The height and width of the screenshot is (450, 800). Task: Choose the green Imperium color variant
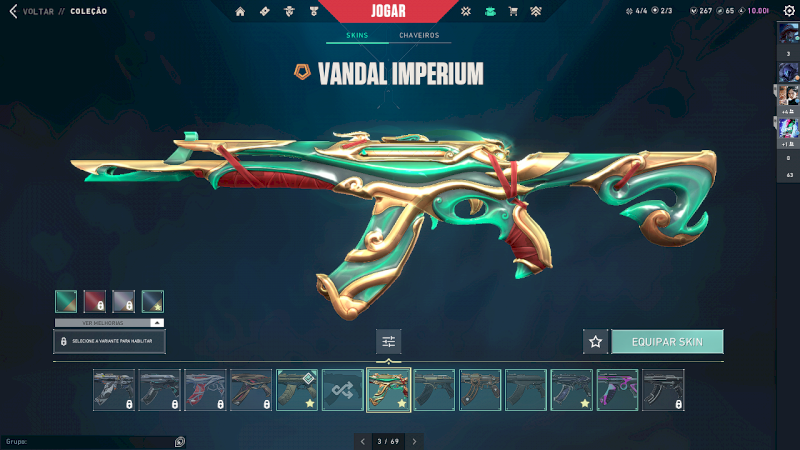click(66, 301)
